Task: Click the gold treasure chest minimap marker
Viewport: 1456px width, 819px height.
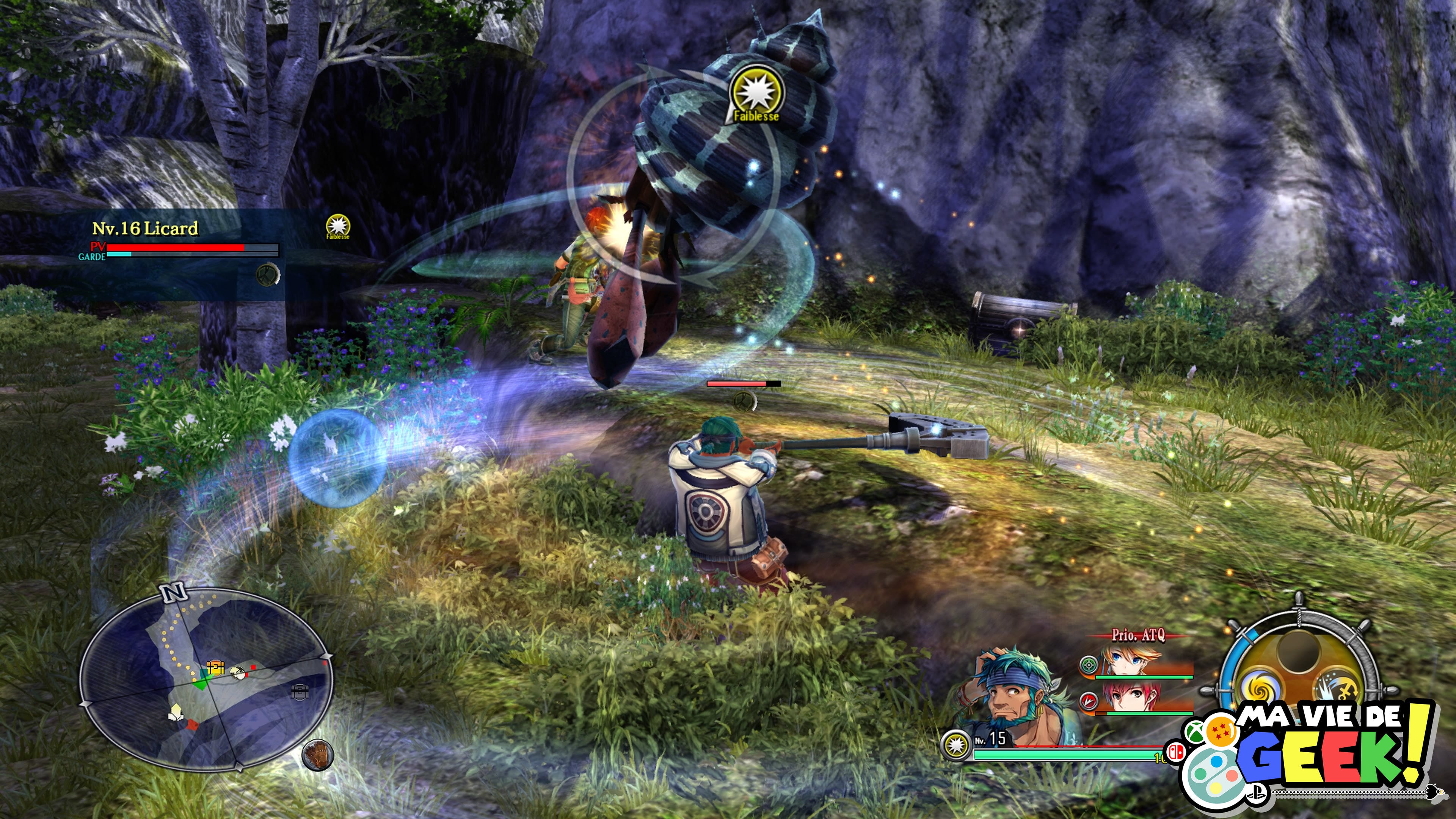Action: coord(215,667)
